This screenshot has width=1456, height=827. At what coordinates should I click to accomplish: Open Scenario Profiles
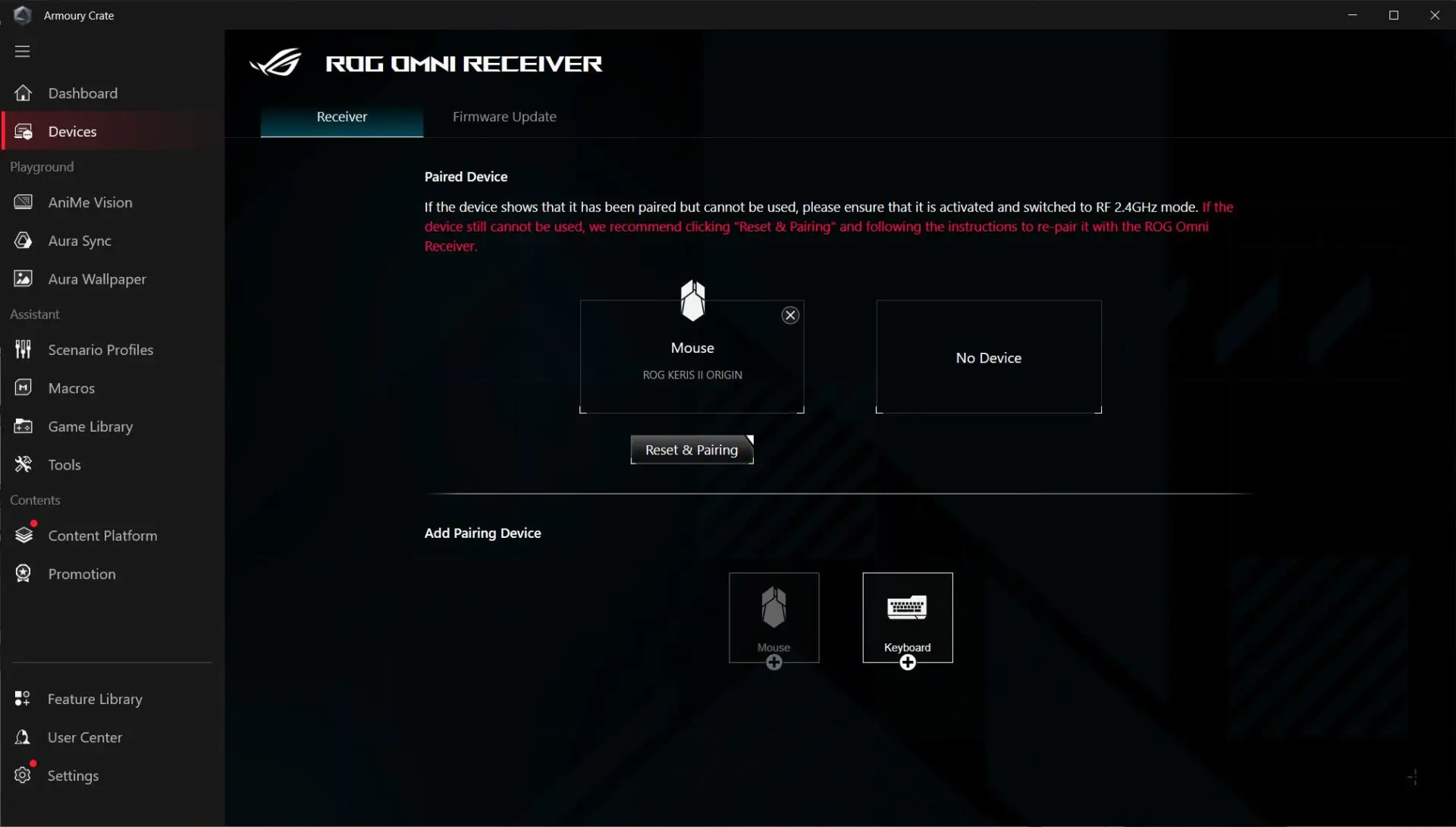click(x=101, y=350)
